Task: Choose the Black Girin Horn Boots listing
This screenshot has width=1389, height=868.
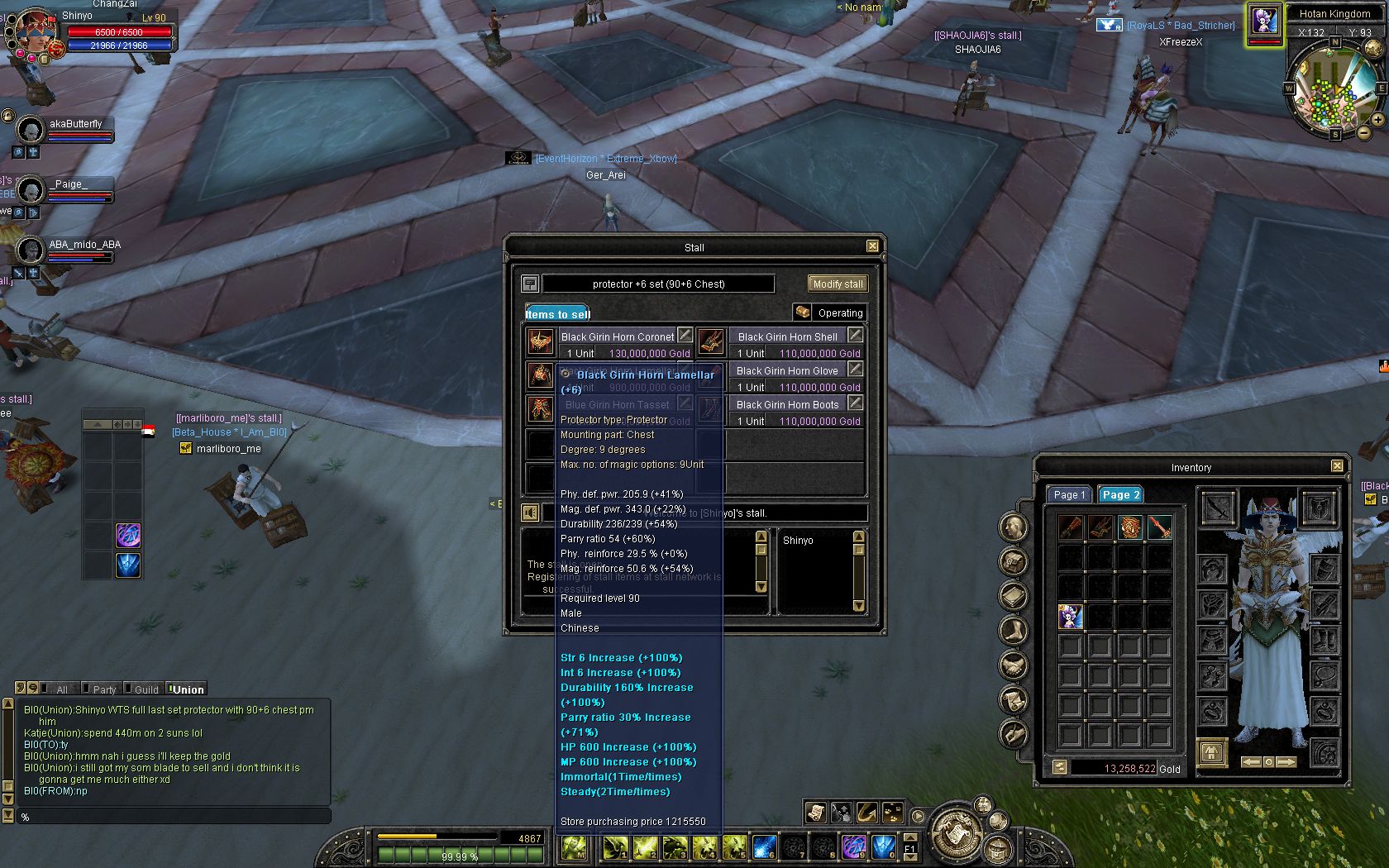Action: [x=787, y=404]
